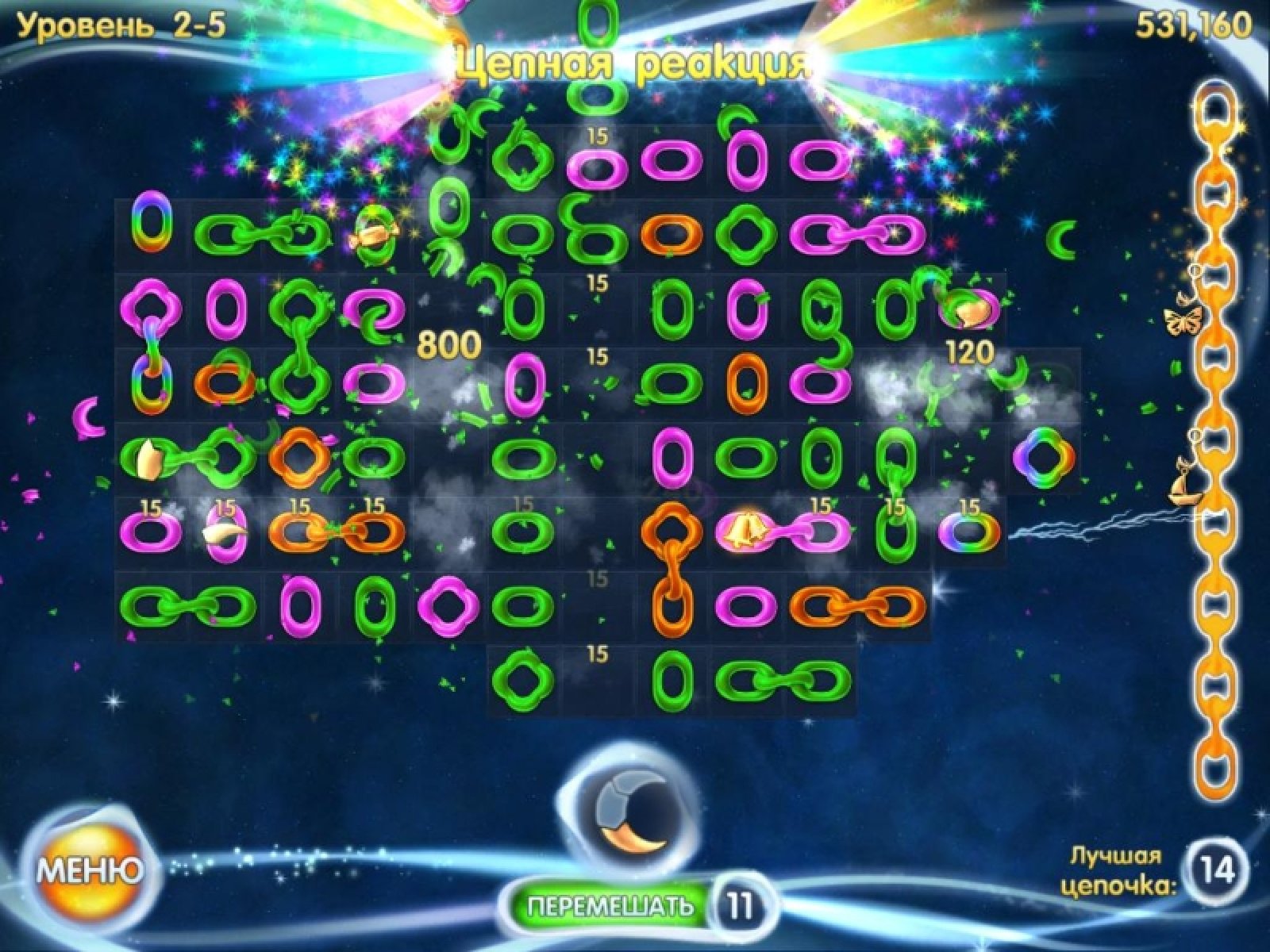Shuffle the board with ПЕРЕМЕШАТЬ
Viewport: 1270px width, 952px height.
(610, 905)
